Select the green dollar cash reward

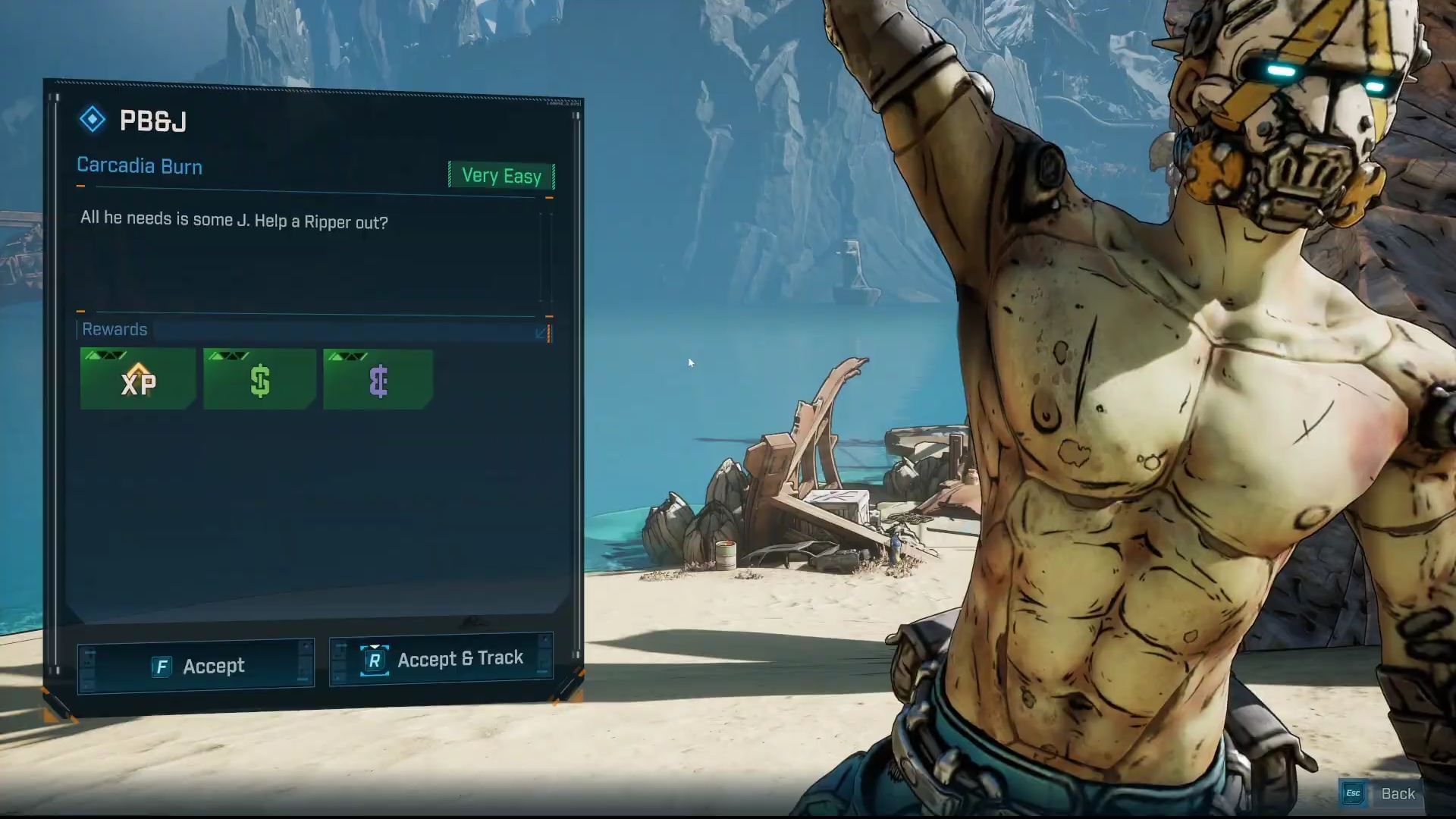pyautogui.click(x=259, y=379)
